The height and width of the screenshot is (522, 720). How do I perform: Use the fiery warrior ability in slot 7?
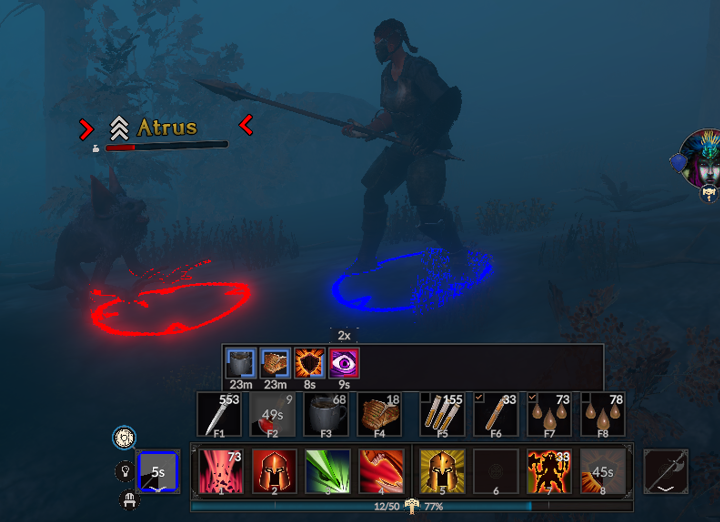pyautogui.click(x=549, y=471)
